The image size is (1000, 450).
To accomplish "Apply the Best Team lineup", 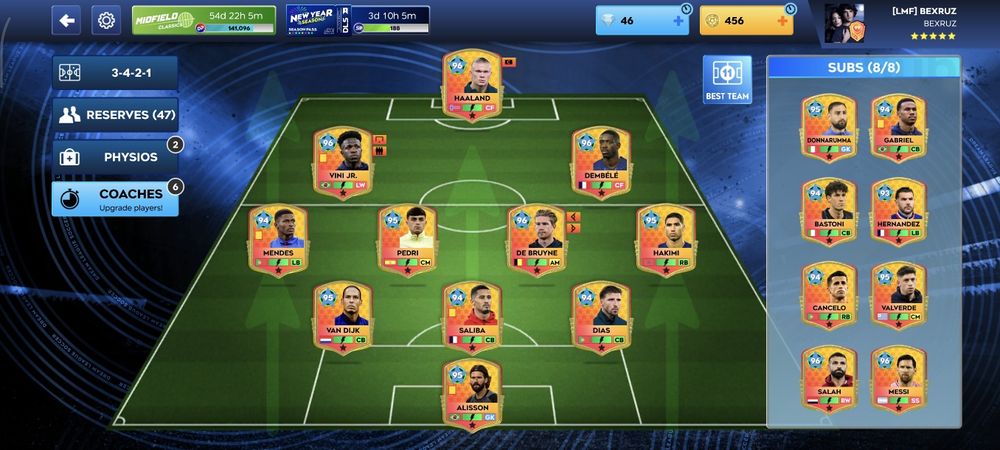I will (x=727, y=80).
